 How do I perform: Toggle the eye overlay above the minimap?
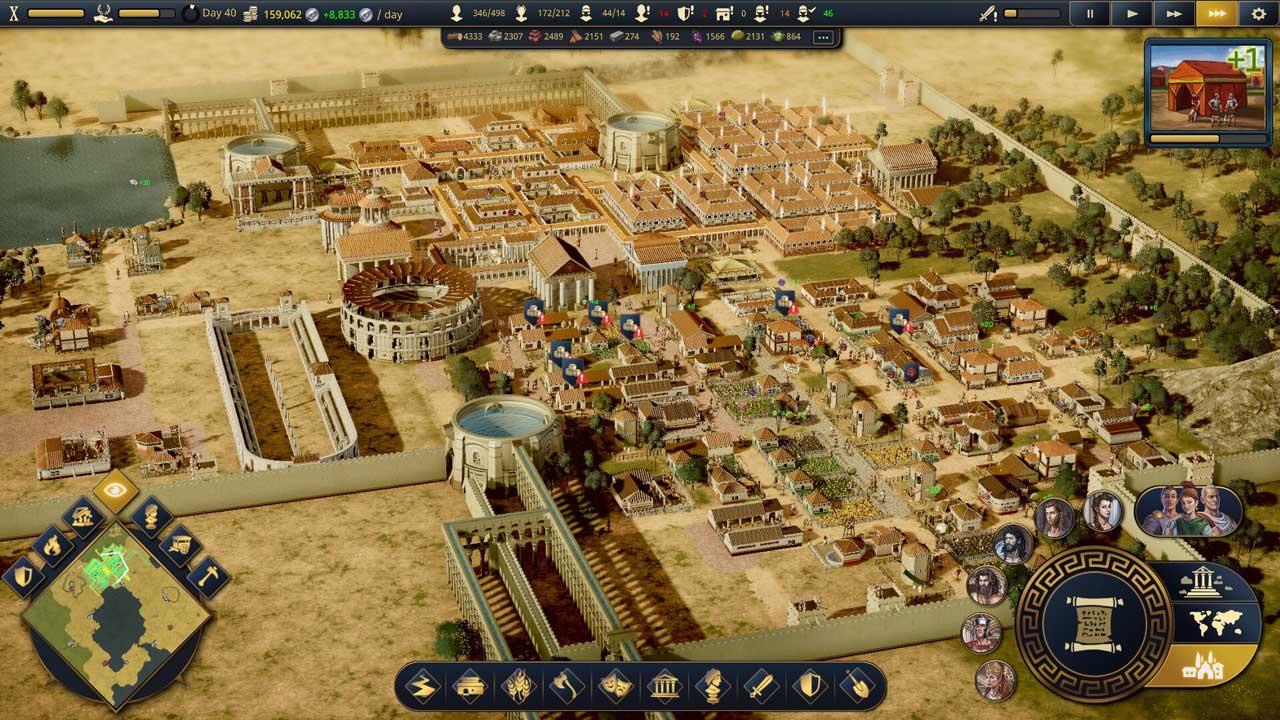coord(116,490)
